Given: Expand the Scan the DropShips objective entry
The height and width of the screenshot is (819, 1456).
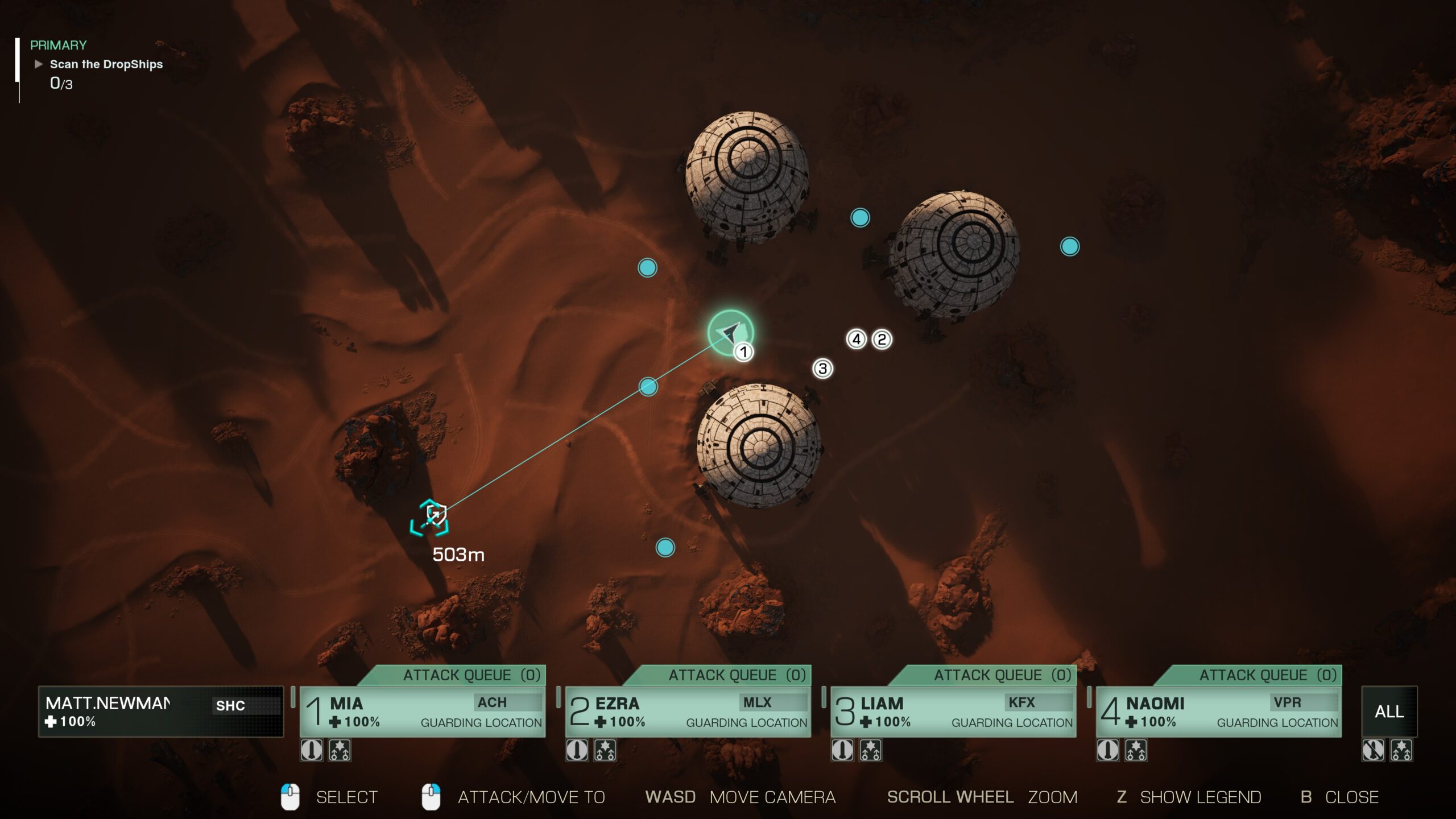Looking at the screenshot, I should [106, 64].
